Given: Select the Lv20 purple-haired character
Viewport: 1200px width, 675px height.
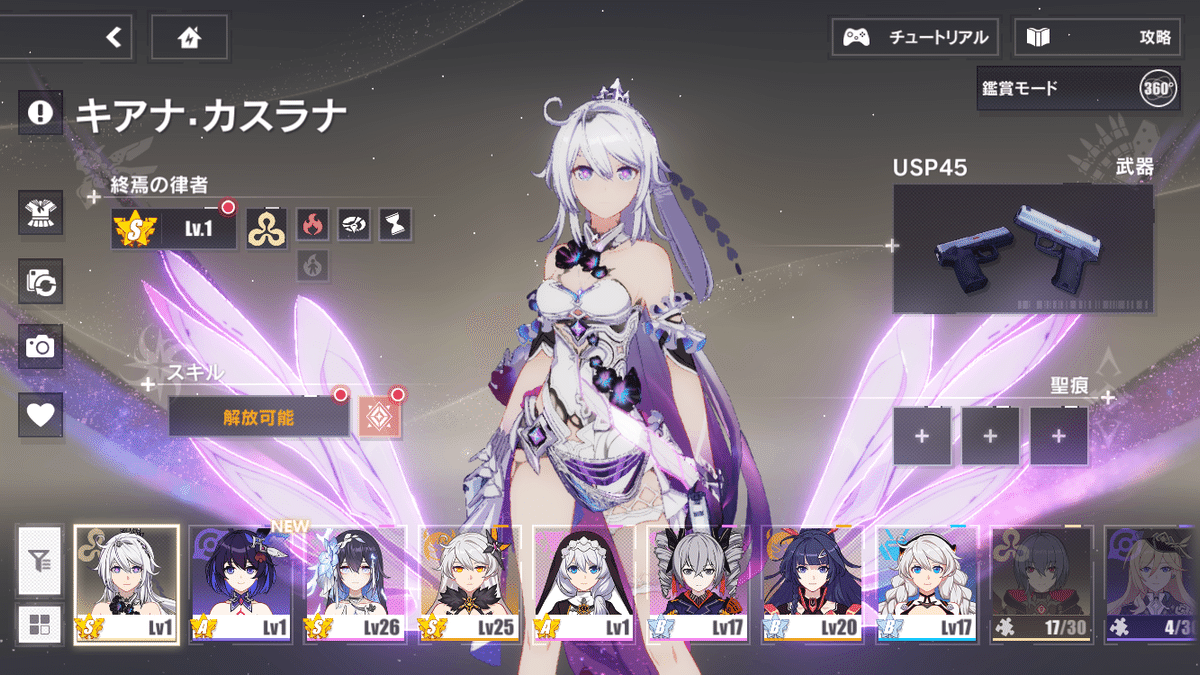Looking at the screenshot, I should [813, 585].
